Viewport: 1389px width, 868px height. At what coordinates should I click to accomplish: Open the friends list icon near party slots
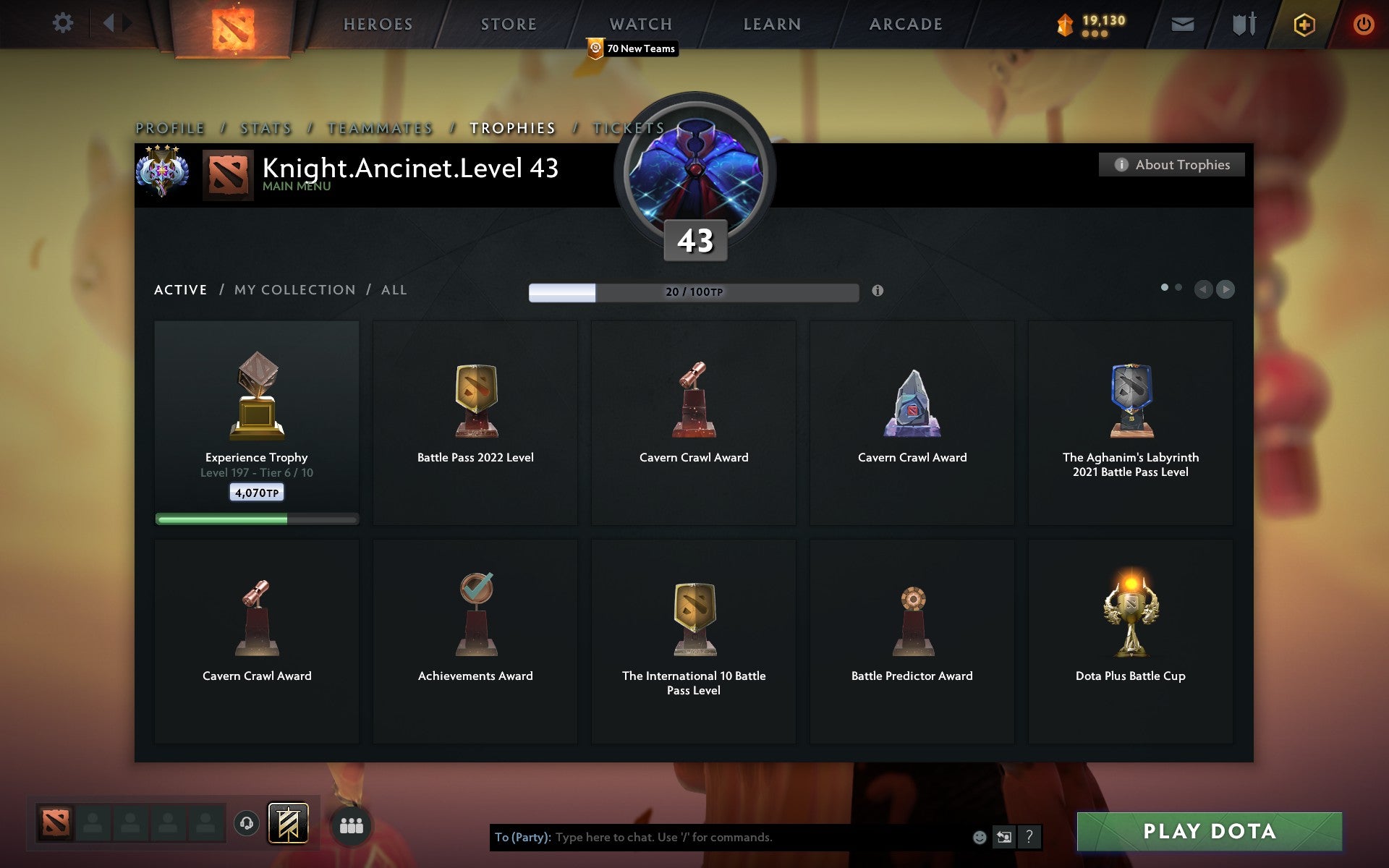tap(352, 823)
